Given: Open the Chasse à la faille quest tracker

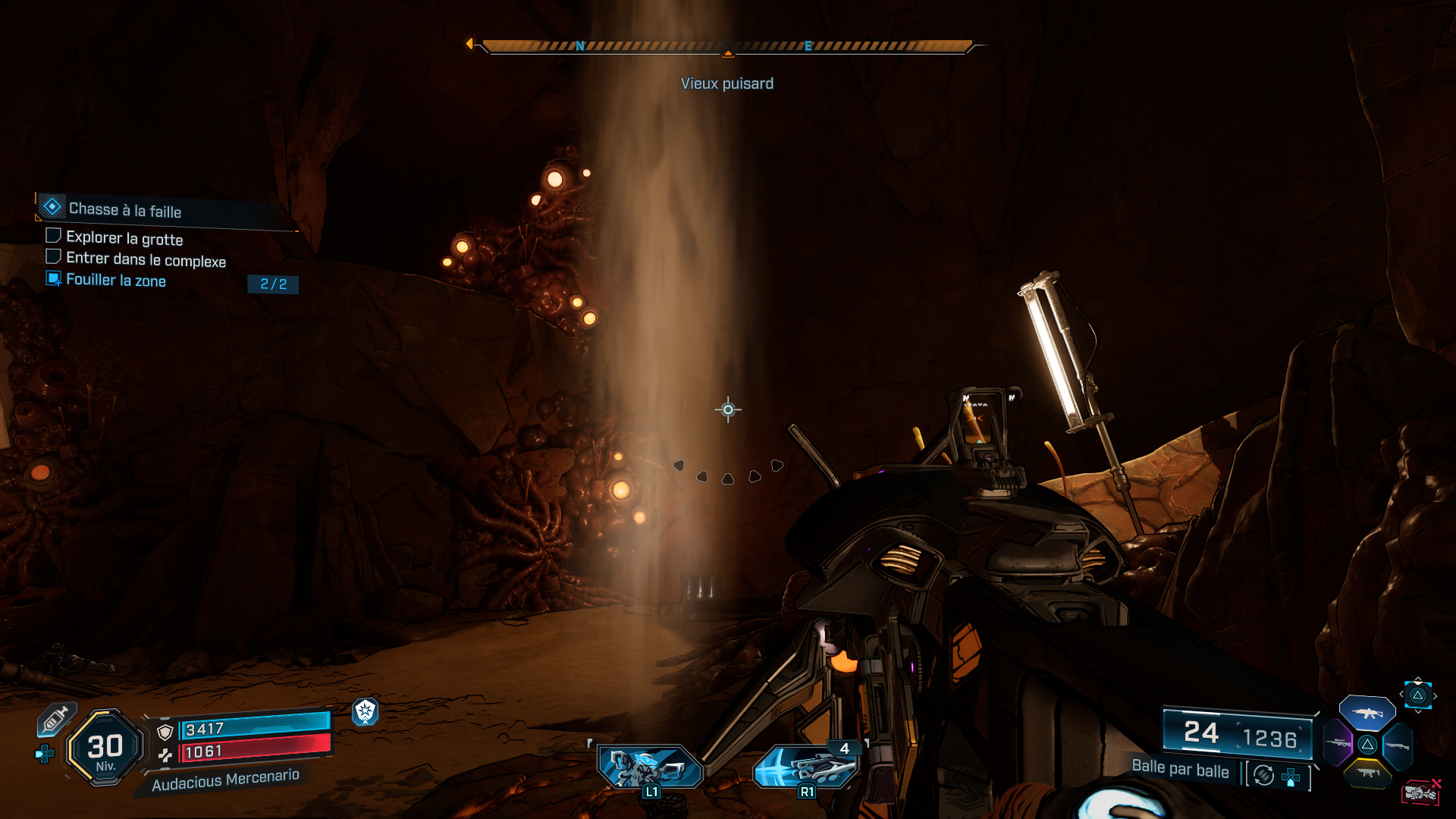Looking at the screenshot, I should click(125, 209).
